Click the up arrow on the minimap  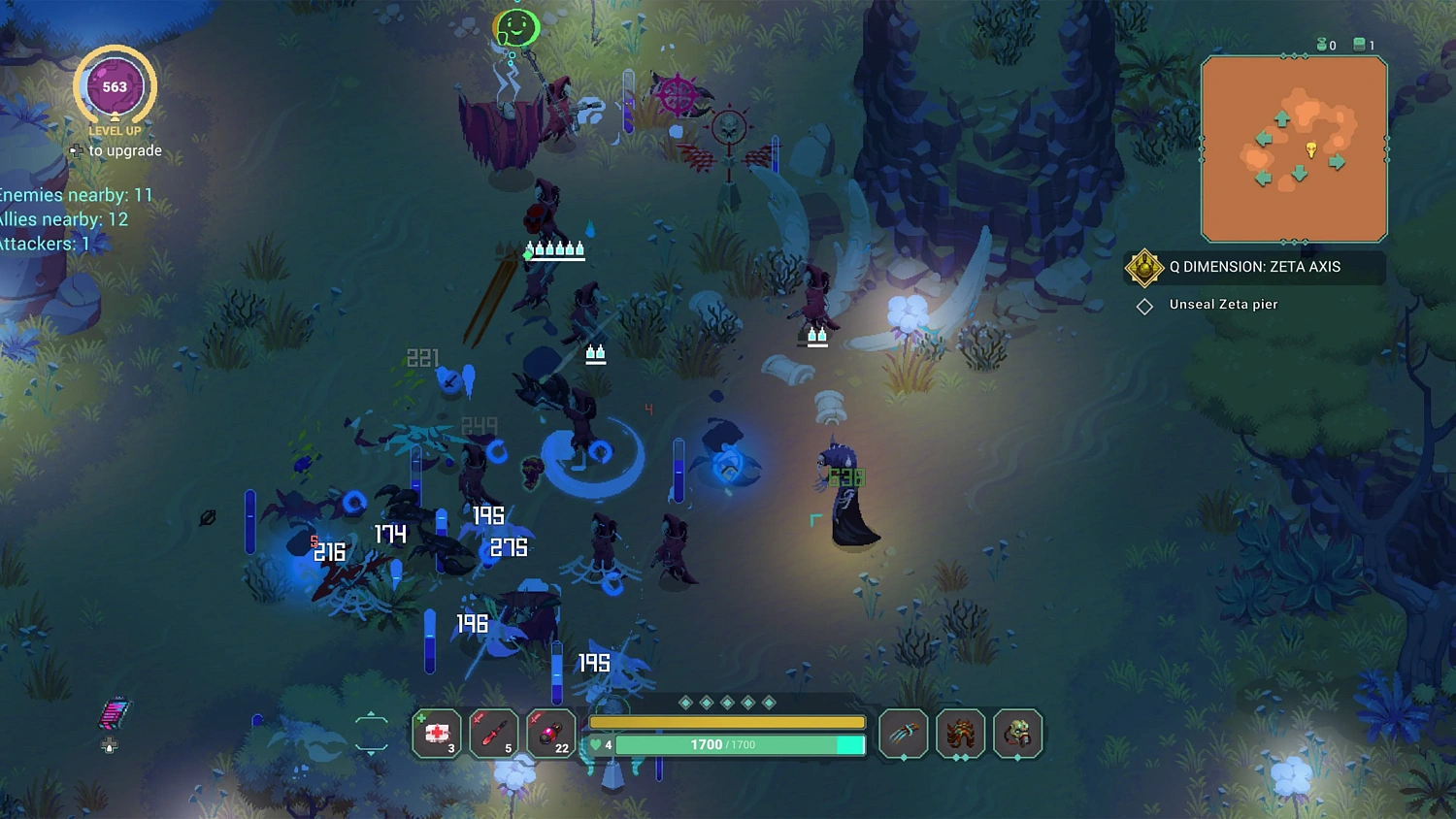pyautogui.click(x=1283, y=118)
